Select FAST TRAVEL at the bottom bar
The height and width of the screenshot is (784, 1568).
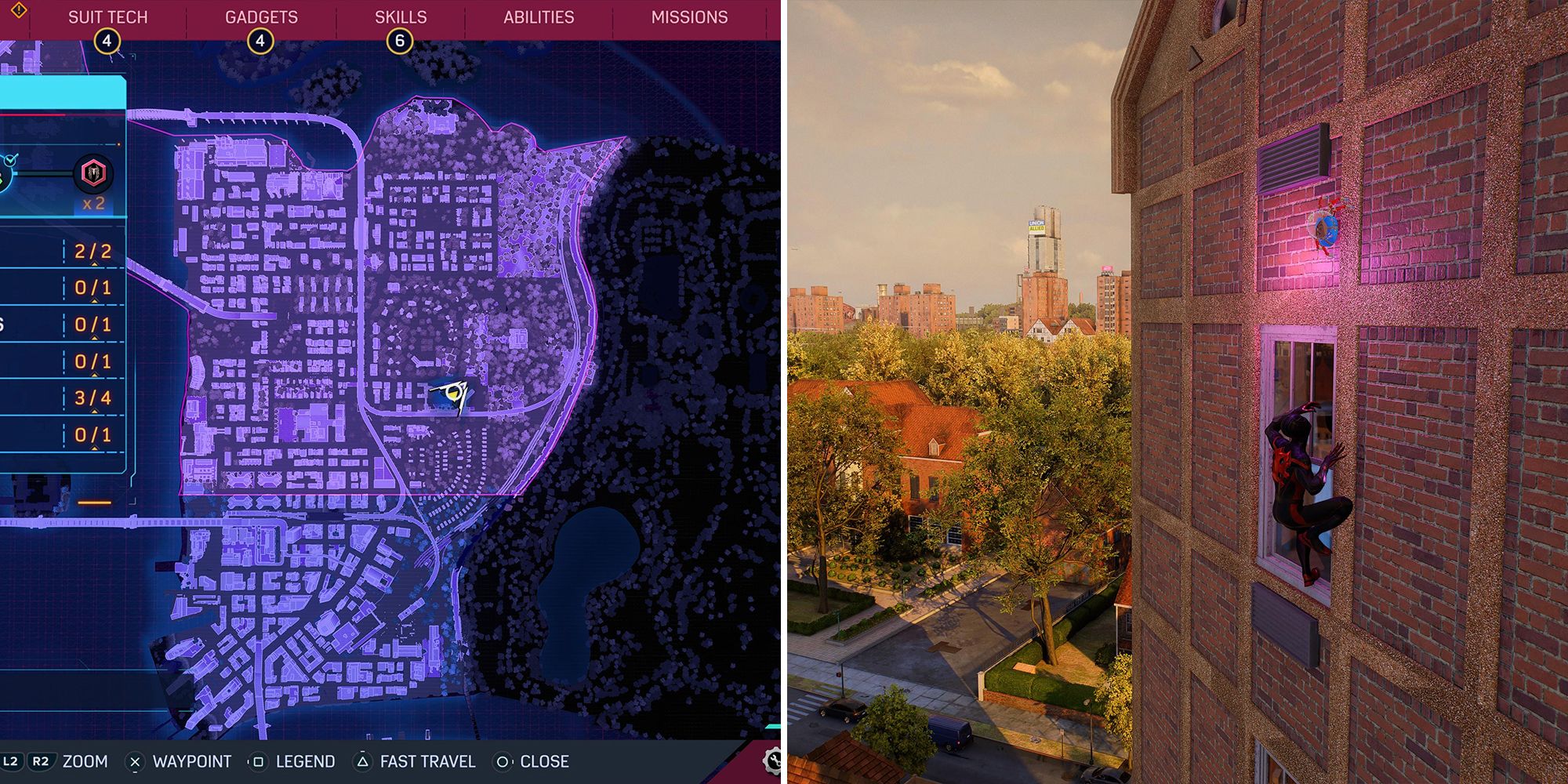pyautogui.click(x=428, y=760)
